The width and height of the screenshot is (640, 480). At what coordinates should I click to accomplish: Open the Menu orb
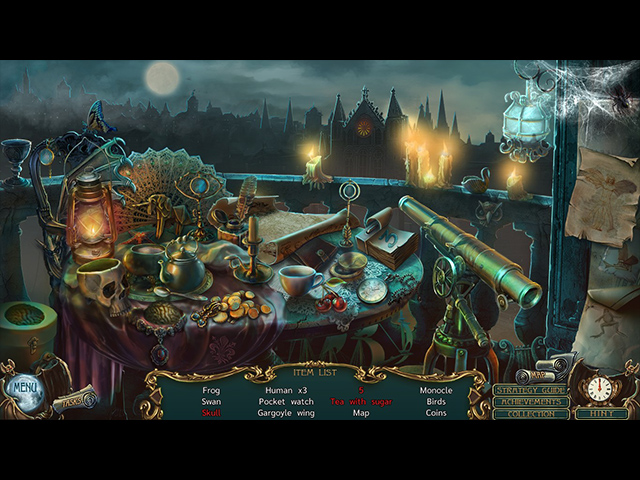22,386
